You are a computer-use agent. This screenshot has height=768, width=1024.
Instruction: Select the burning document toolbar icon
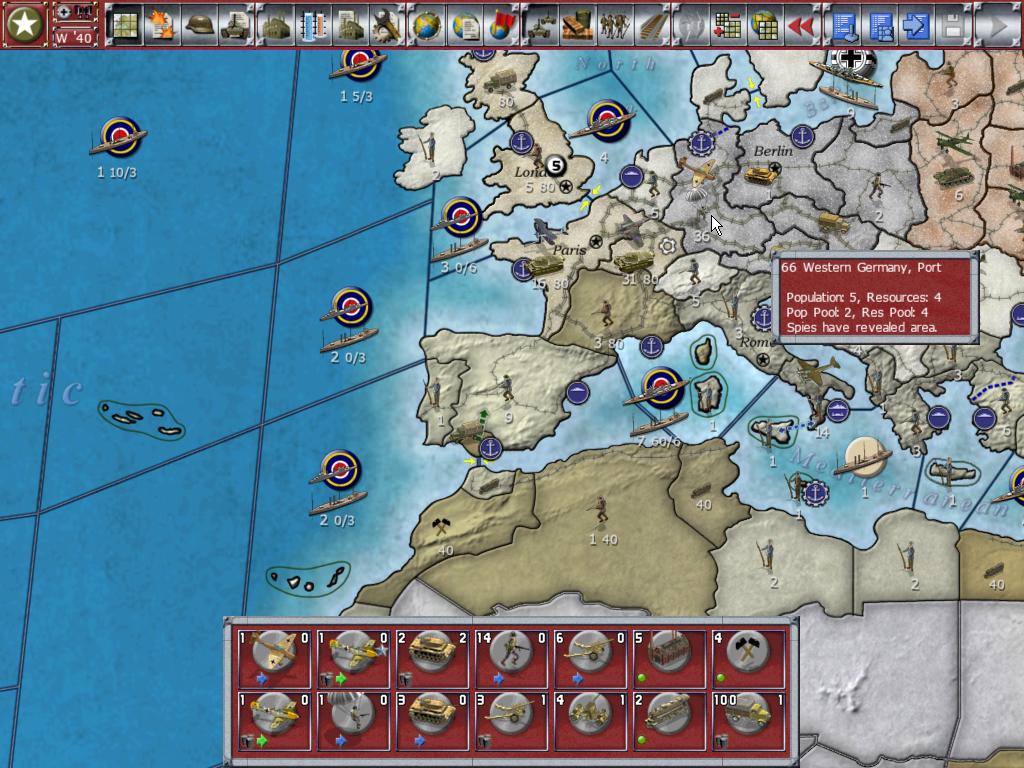[x=162, y=25]
